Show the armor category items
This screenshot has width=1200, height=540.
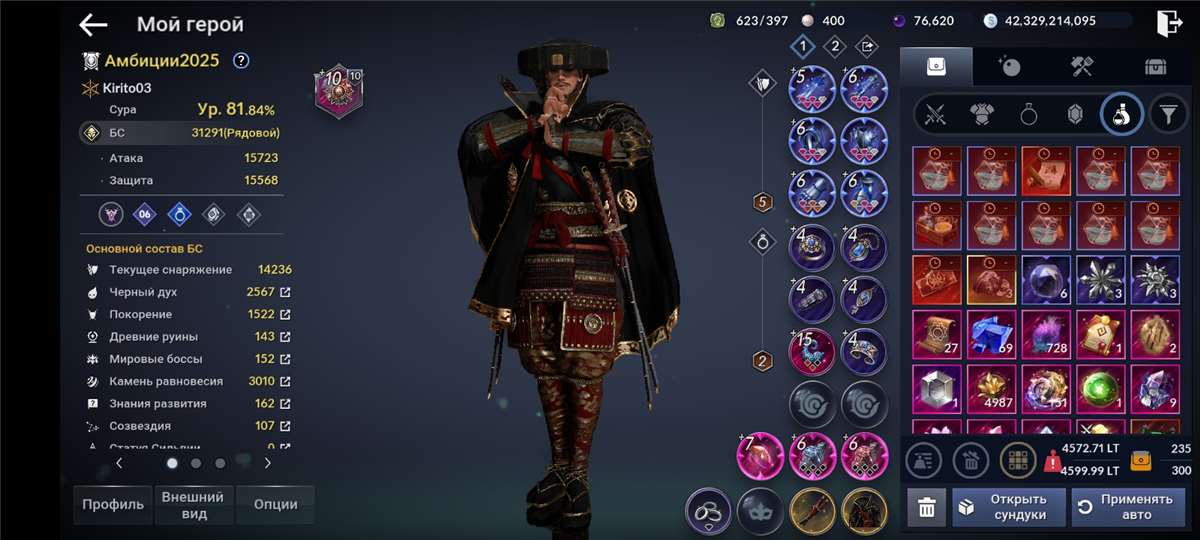[x=982, y=115]
